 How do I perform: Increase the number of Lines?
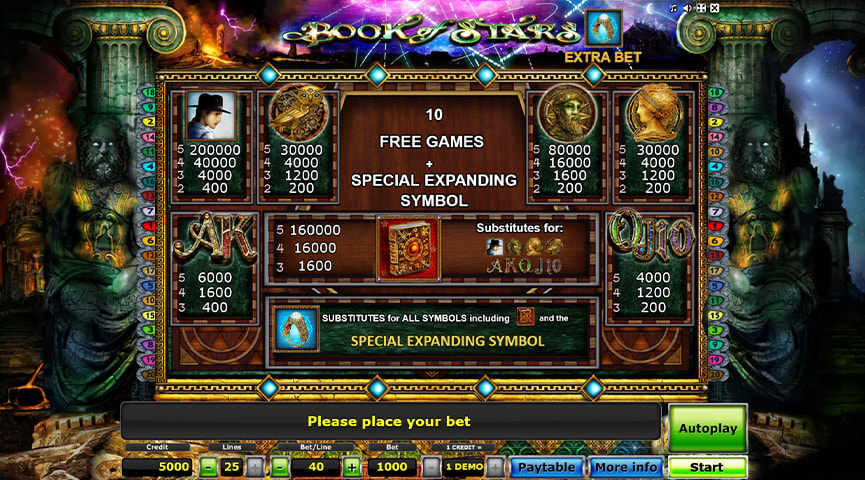point(255,467)
